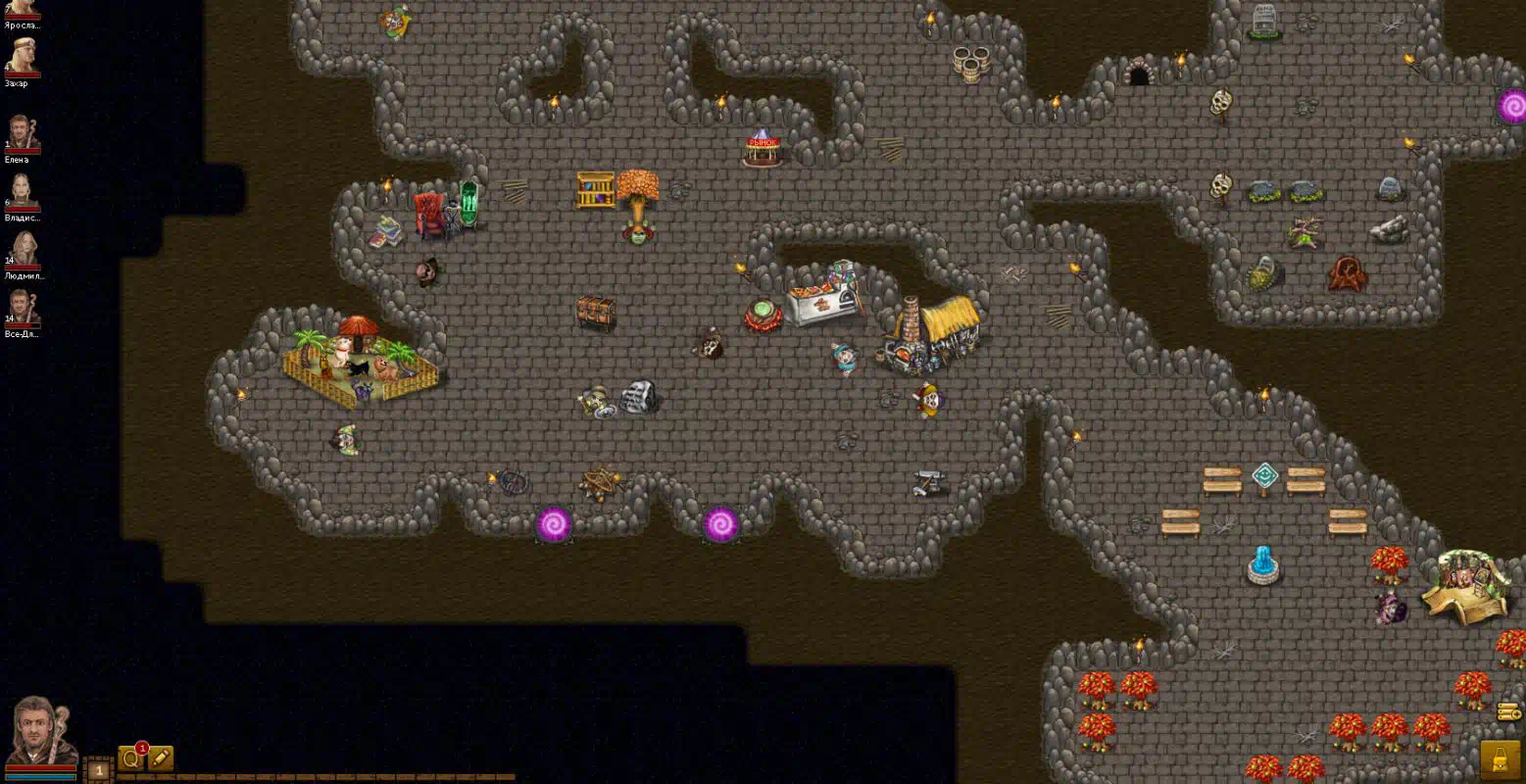1526x784 pixels.
Task: Open the quest log Q button
Action: click(129, 759)
